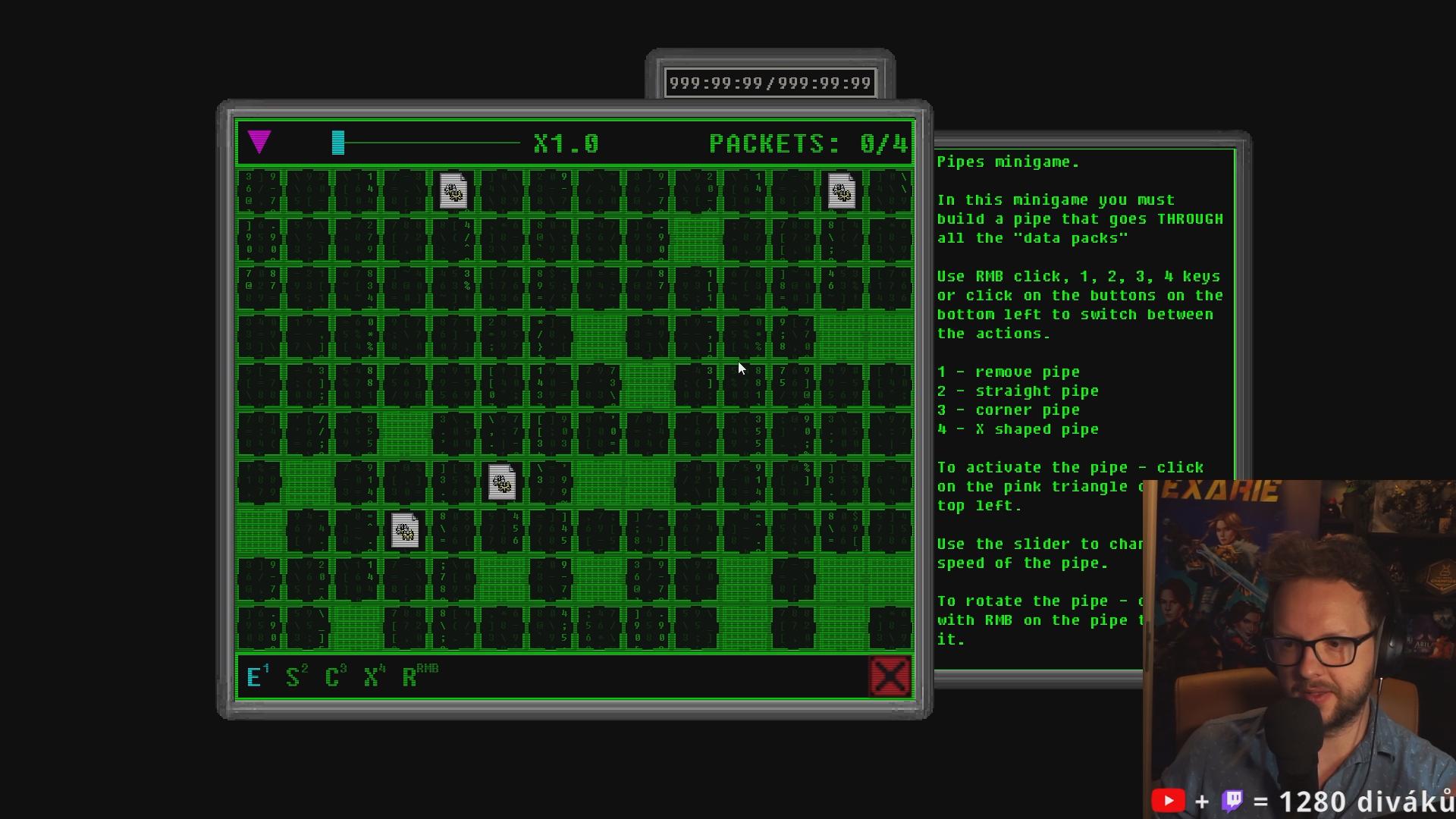Close the minigame with the red X

(890, 676)
